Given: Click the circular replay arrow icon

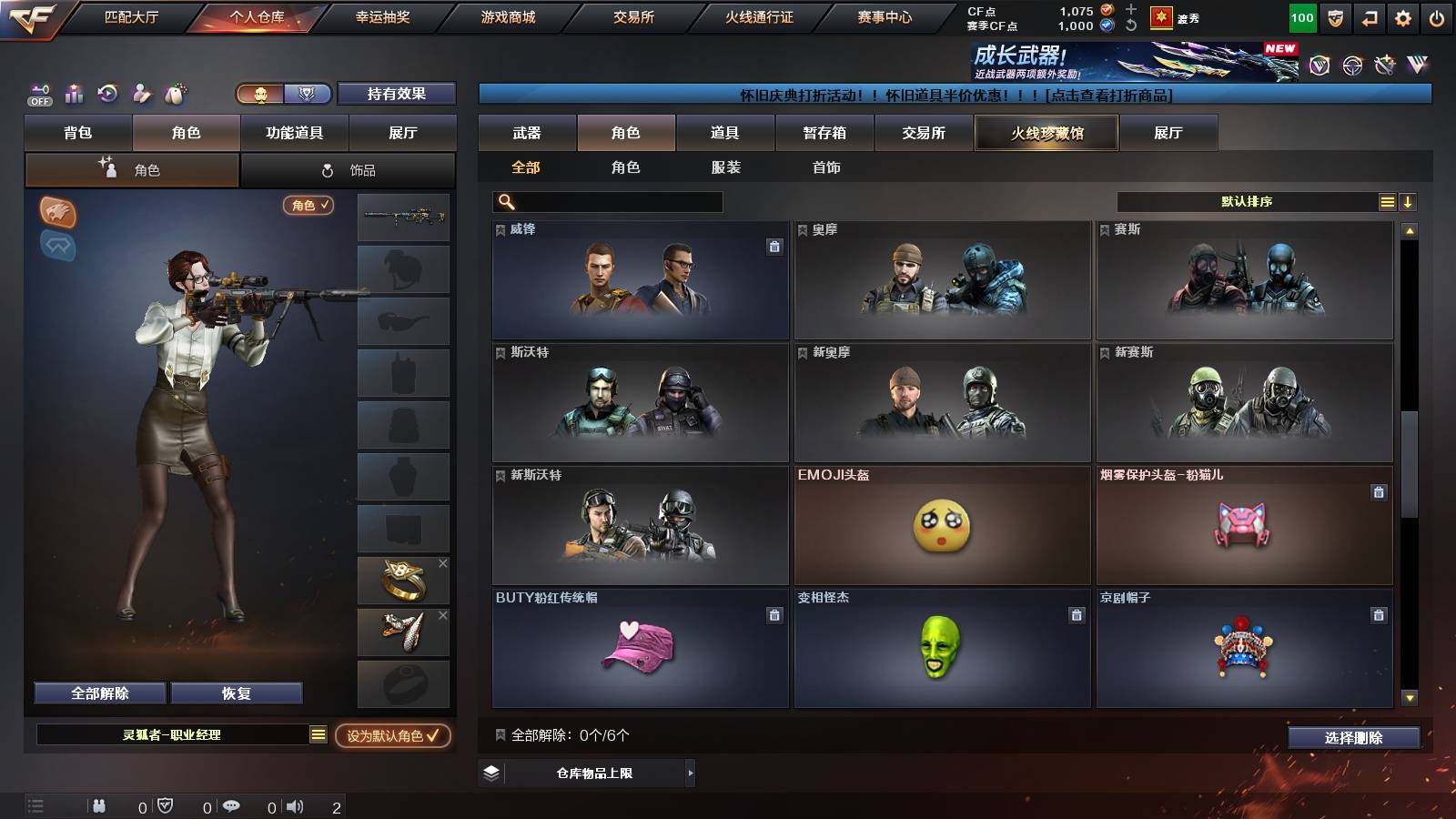Looking at the screenshot, I should pyautogui.click(x=107, y=93).
